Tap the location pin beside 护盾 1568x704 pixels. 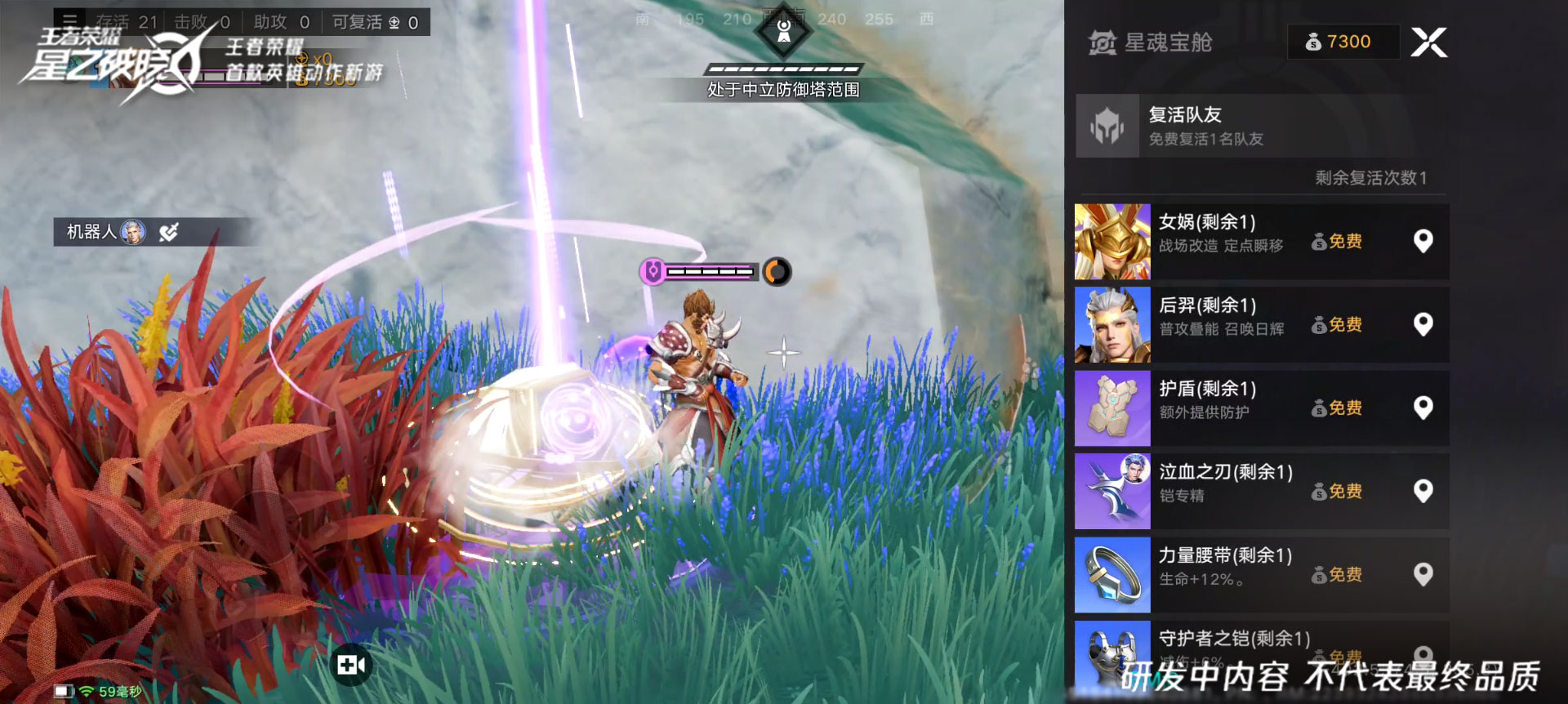1423,408
